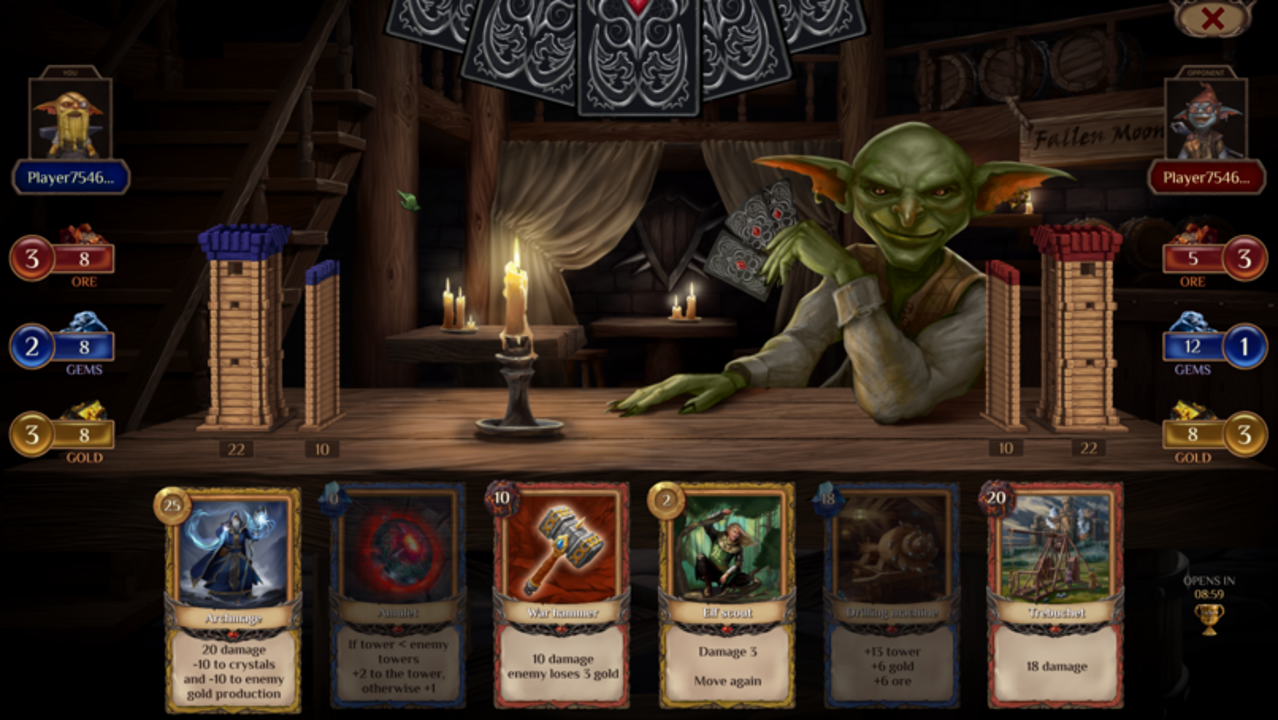
Task: Play the Trebuchet card
Action: point(1055,597)
